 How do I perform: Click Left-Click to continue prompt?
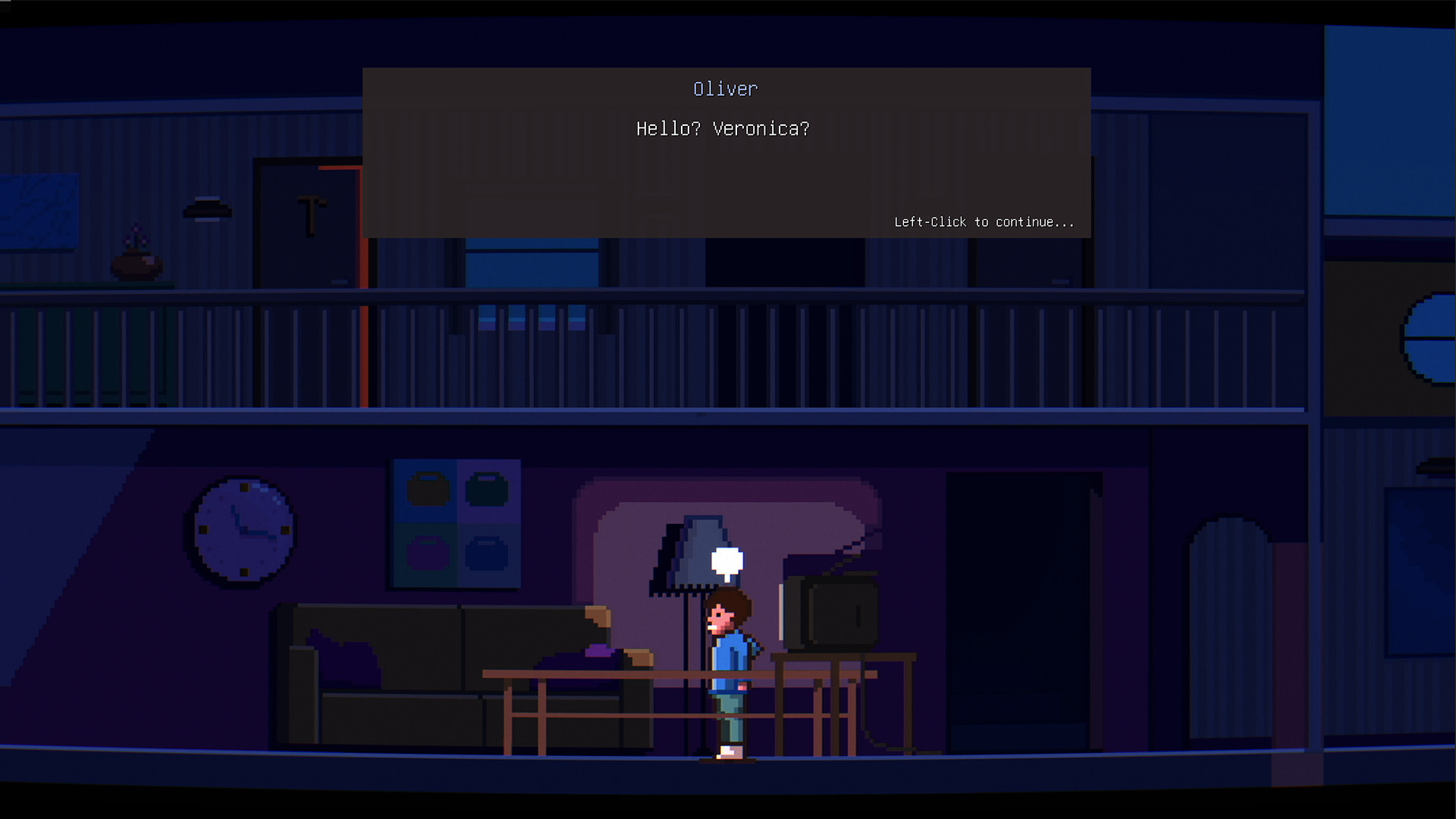point(983,222)
